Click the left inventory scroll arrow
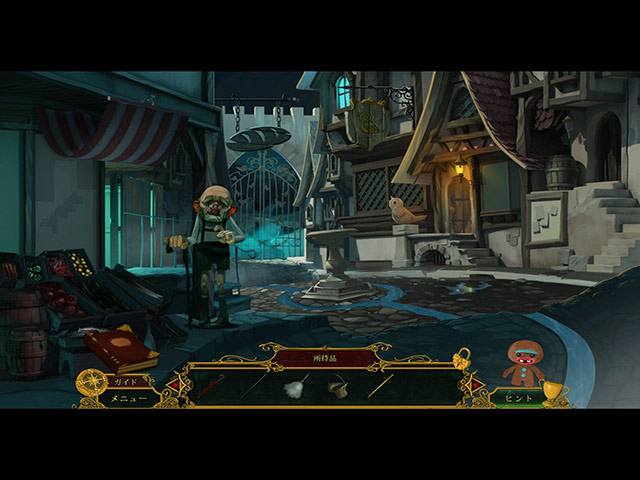The image size is (640, 480). (173, 384)
